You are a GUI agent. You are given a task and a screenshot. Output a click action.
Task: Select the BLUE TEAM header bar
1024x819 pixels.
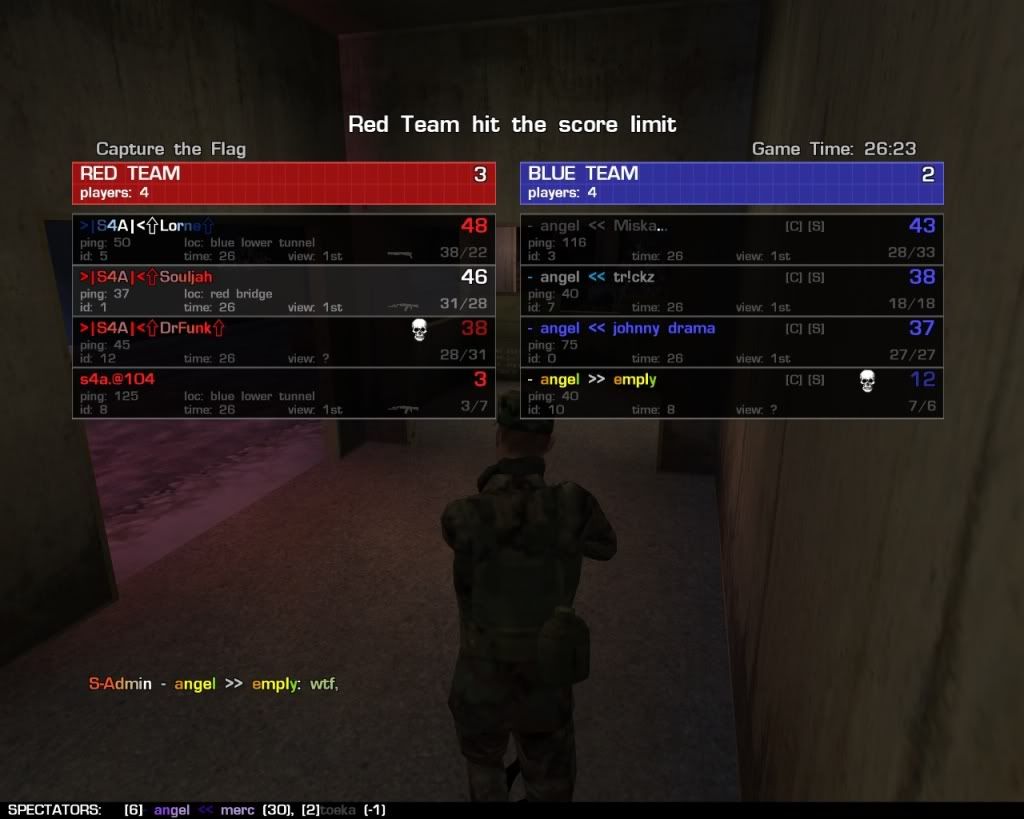731,183
